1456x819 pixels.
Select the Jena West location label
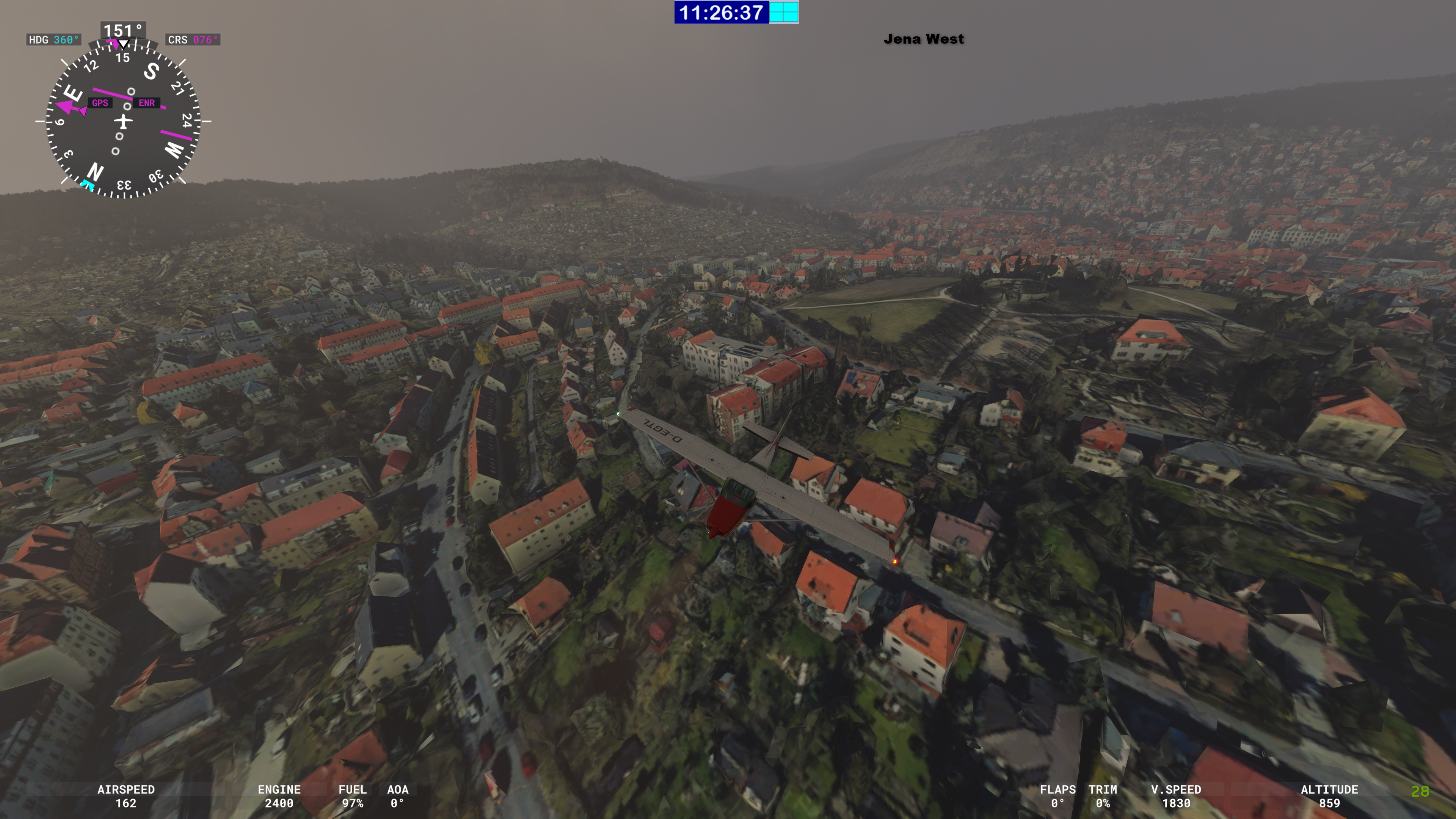[x=924, y=39]
